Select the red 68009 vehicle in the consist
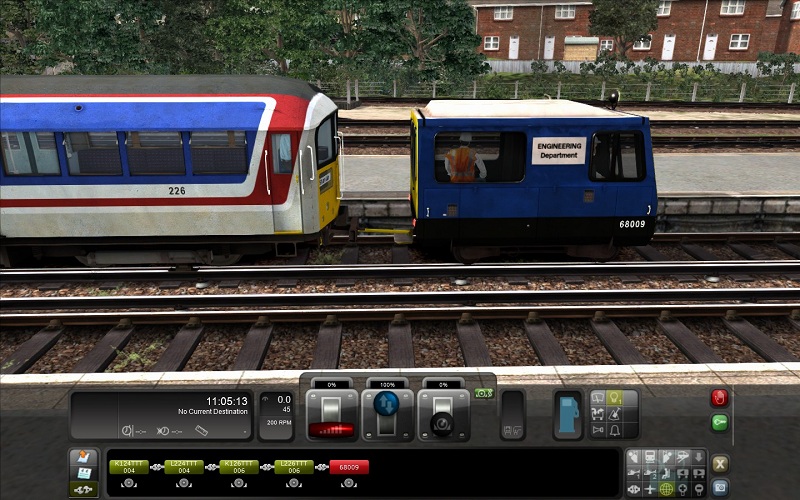Viewport: 800px width, 500px height. coord(349,467)
